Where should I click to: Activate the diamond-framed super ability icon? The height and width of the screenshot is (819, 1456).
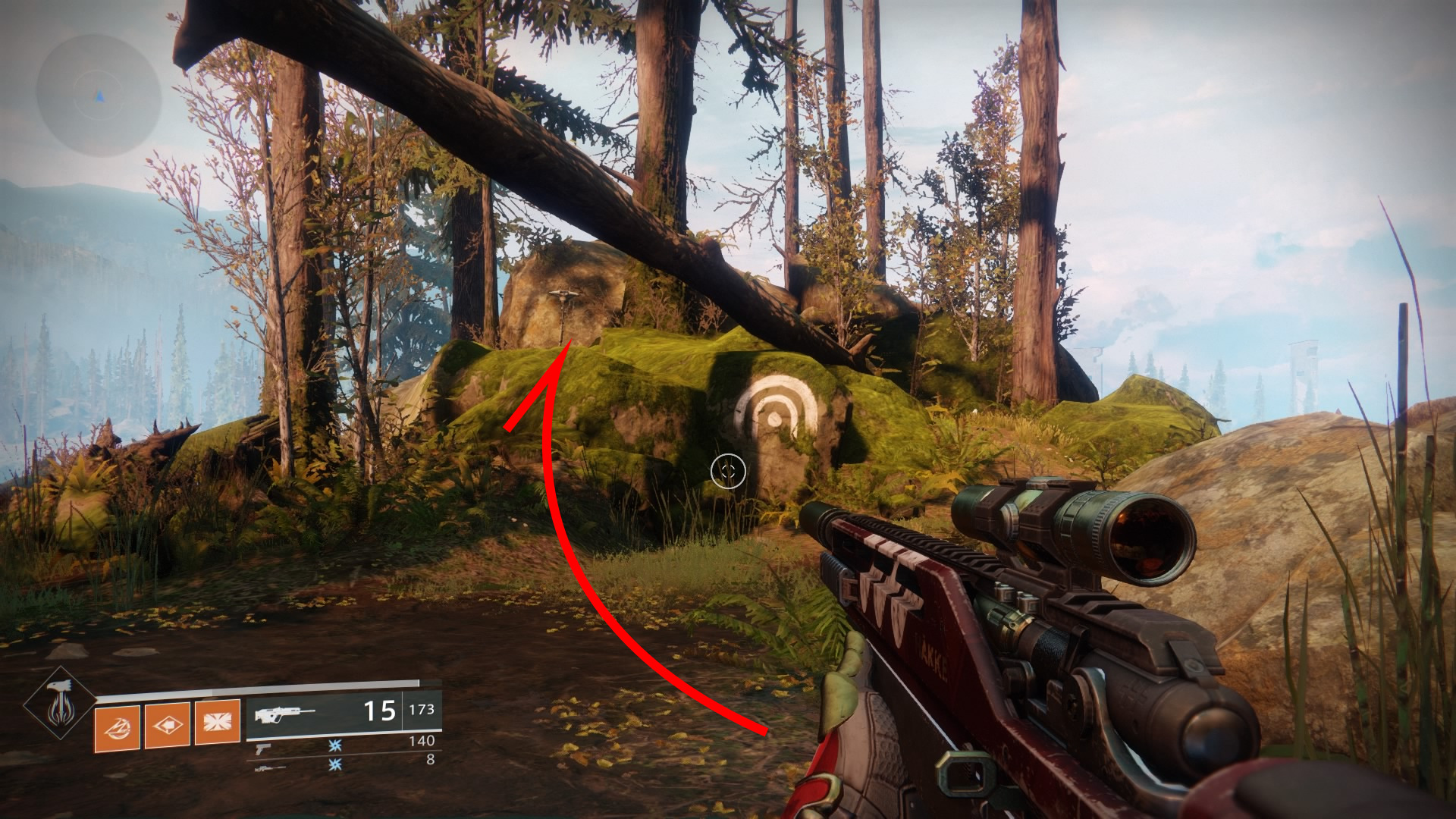pyautogui.click(x=58, y=704)
